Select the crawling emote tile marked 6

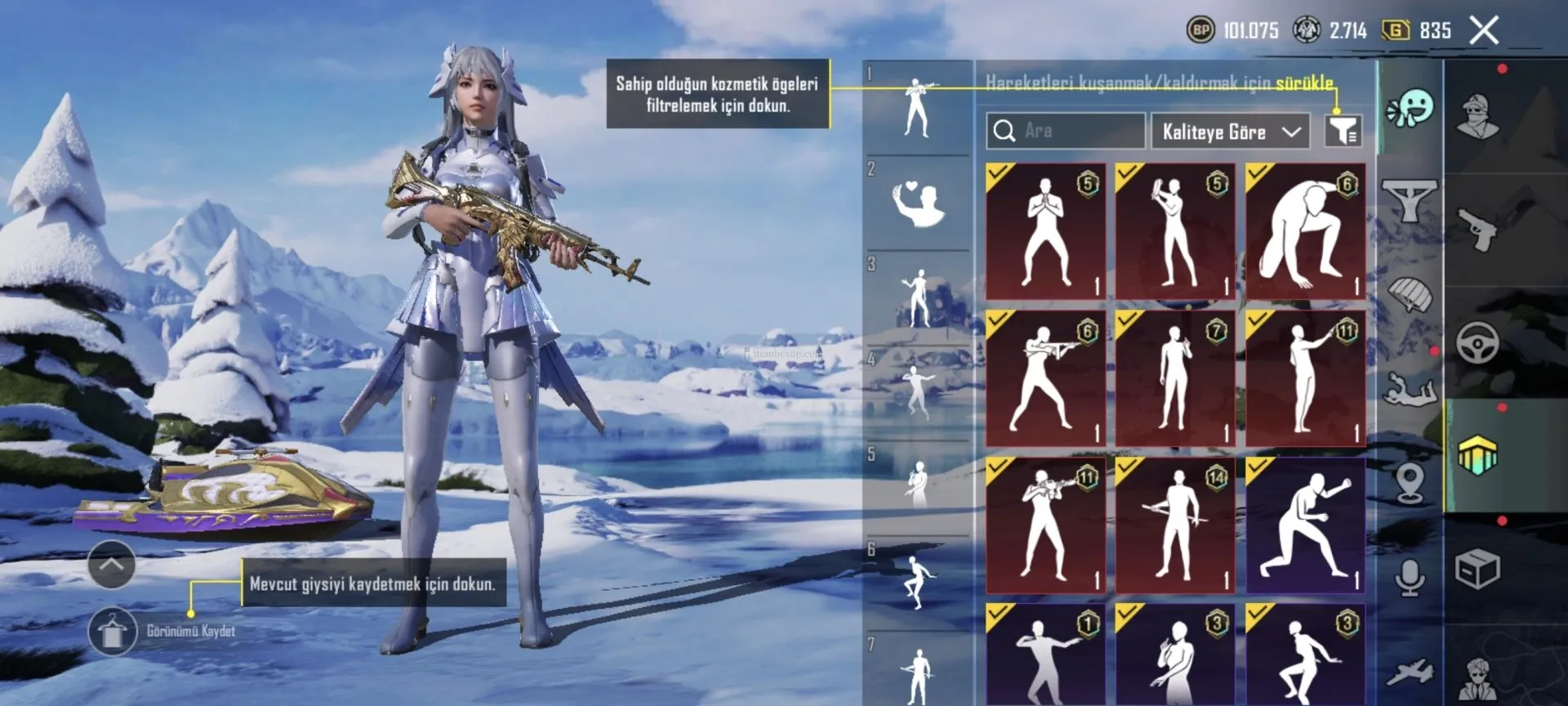1304,231
